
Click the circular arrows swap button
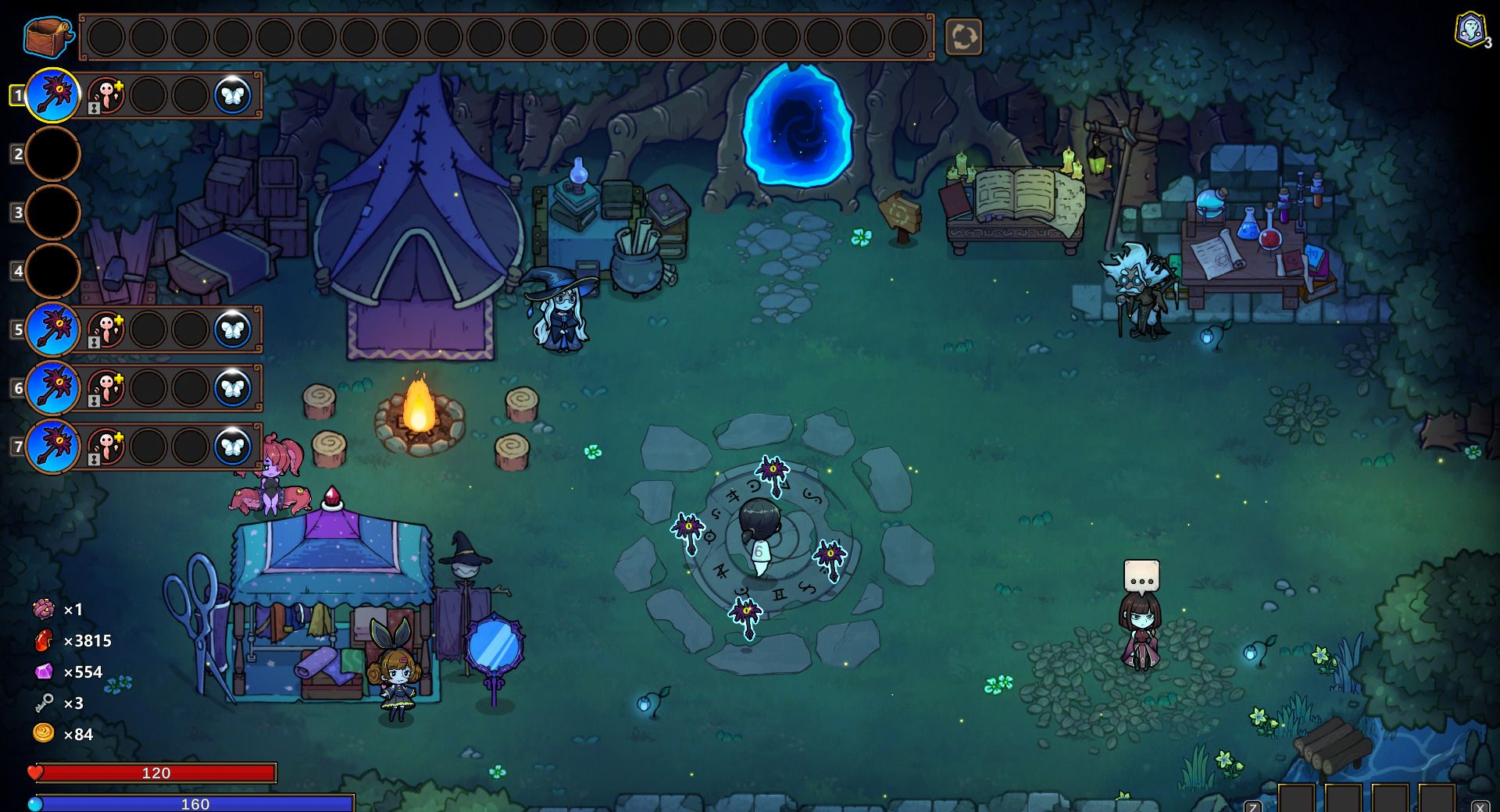click(x=963, y=37)
